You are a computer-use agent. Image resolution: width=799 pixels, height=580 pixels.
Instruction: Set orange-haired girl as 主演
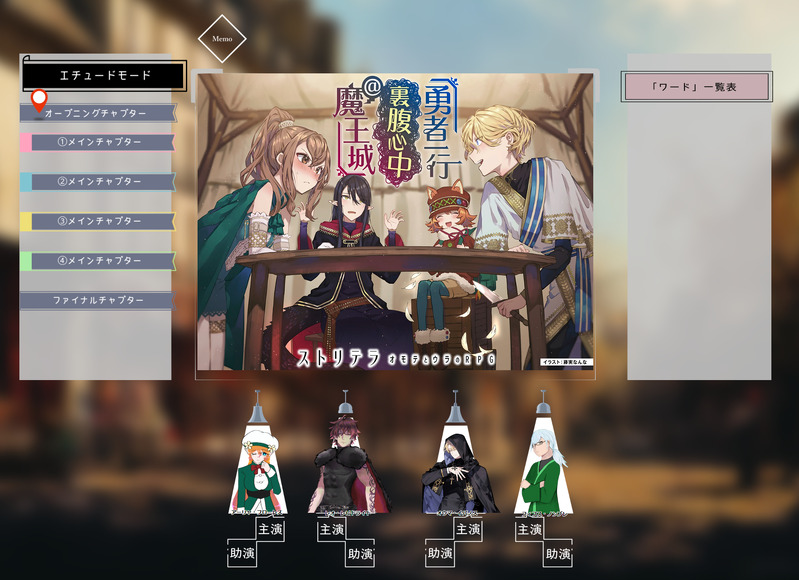[270, 529]
